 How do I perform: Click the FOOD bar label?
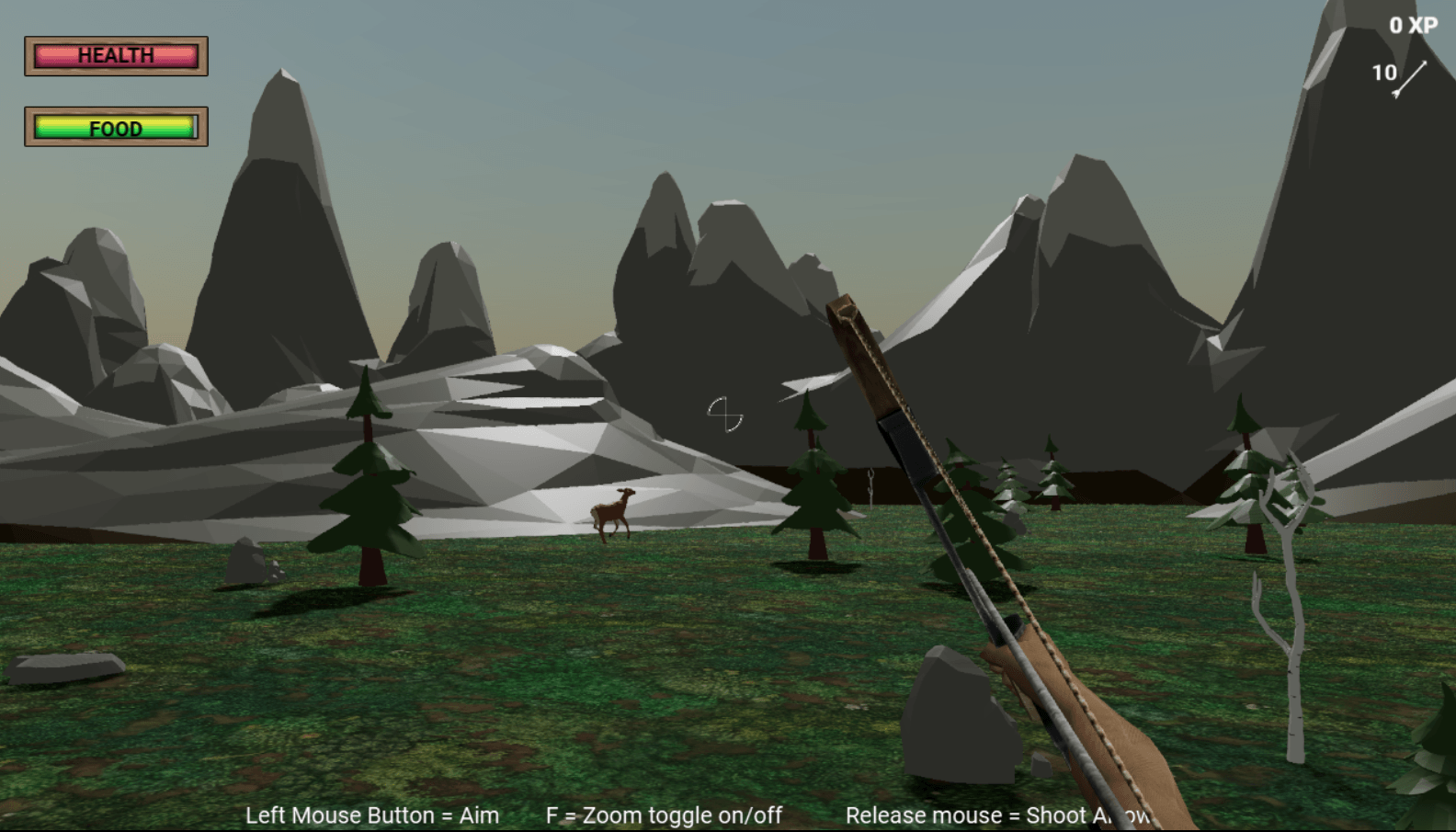coord(116,128)
